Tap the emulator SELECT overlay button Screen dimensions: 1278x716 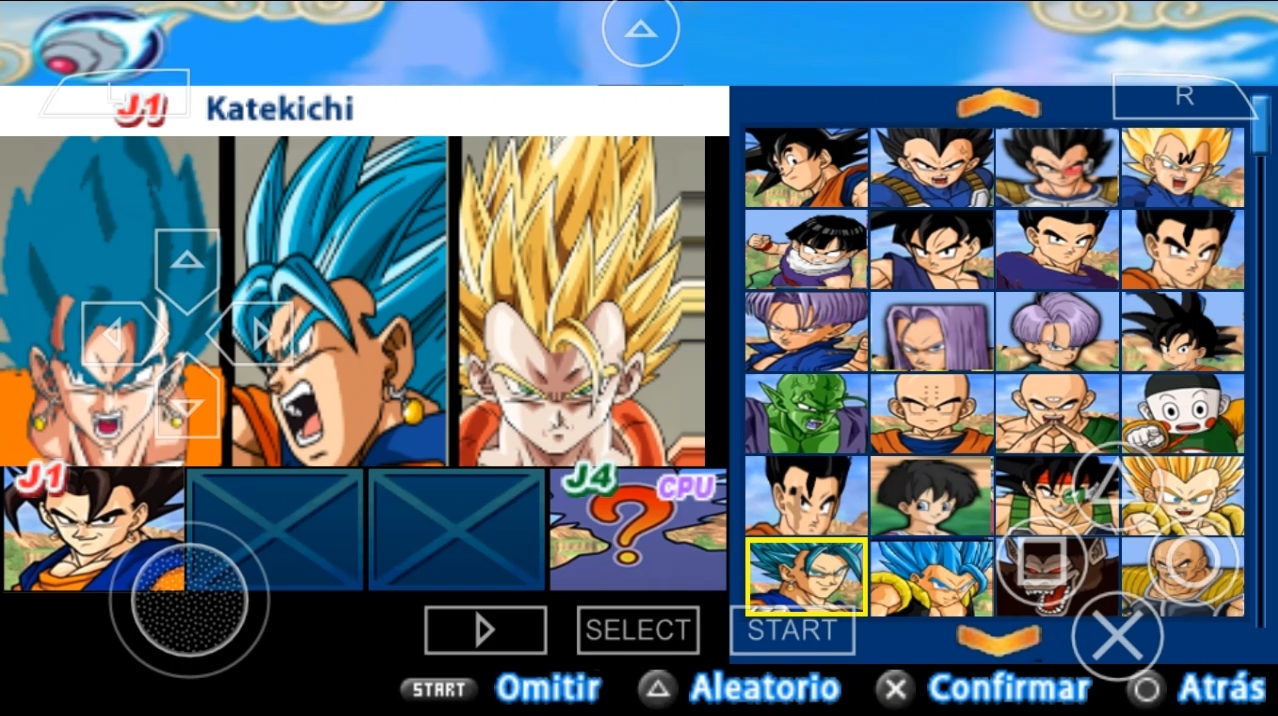[x=637, y=630]
